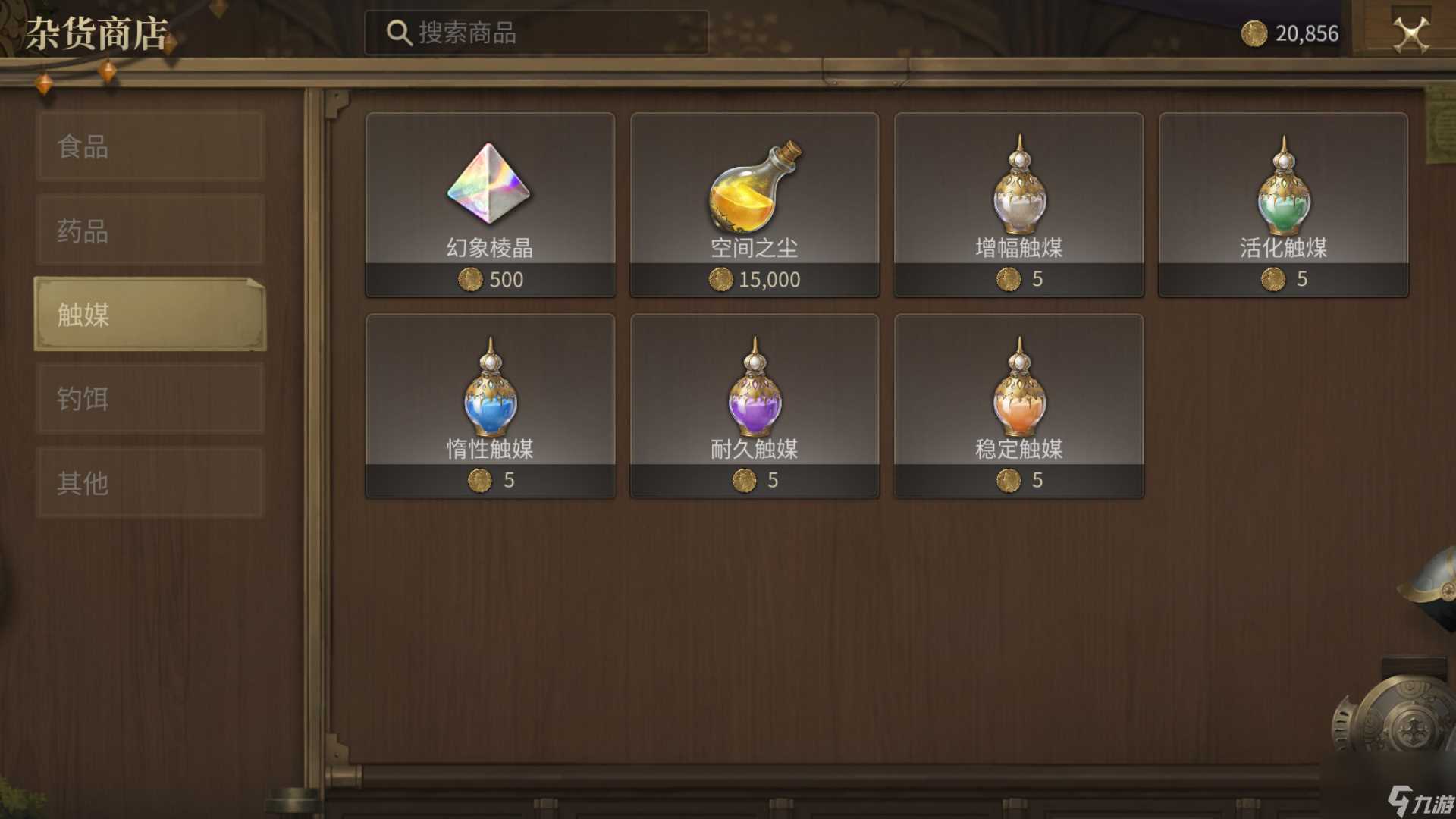
Task: Select the 触媒 category tab
Action: pyautogui.click(x=149, y=317)
